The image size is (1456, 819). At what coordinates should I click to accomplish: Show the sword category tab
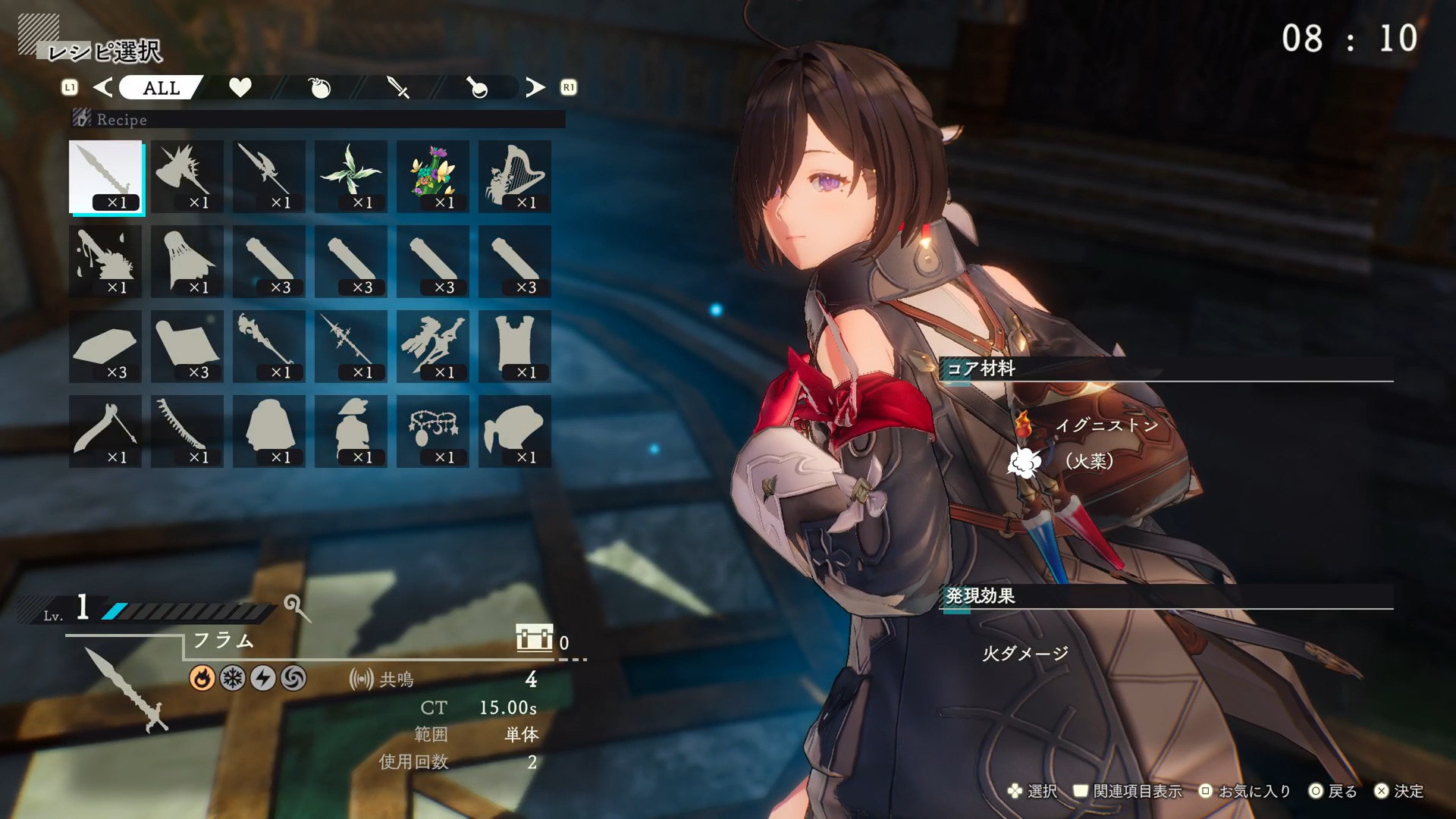398,88
